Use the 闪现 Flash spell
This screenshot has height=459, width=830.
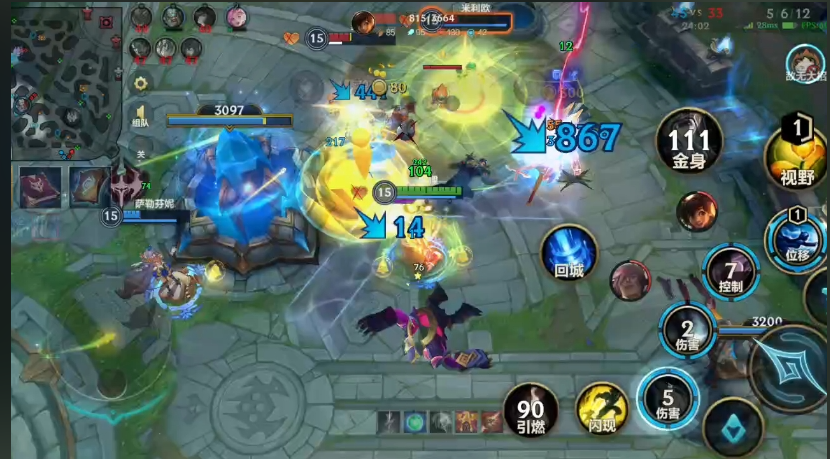tap(602, 411)
